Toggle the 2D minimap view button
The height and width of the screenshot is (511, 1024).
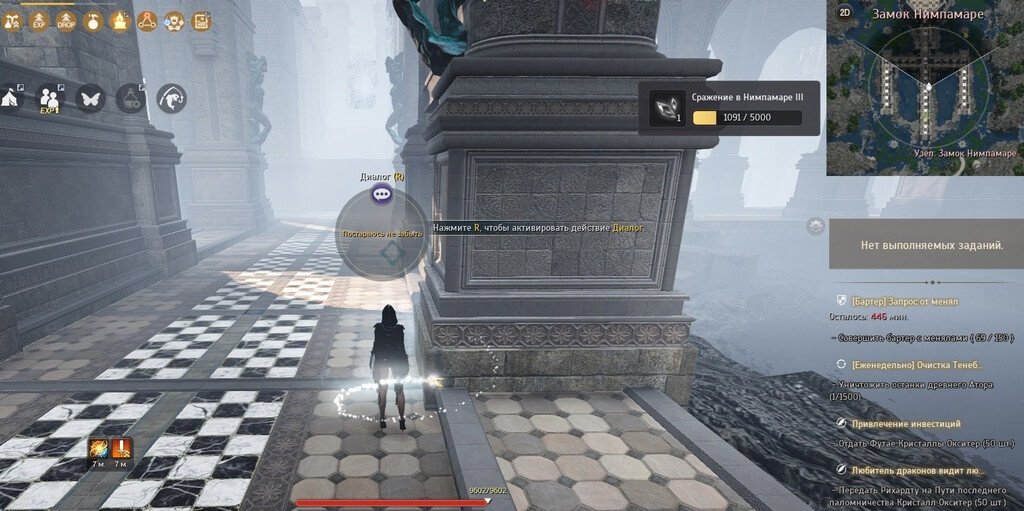845,14
